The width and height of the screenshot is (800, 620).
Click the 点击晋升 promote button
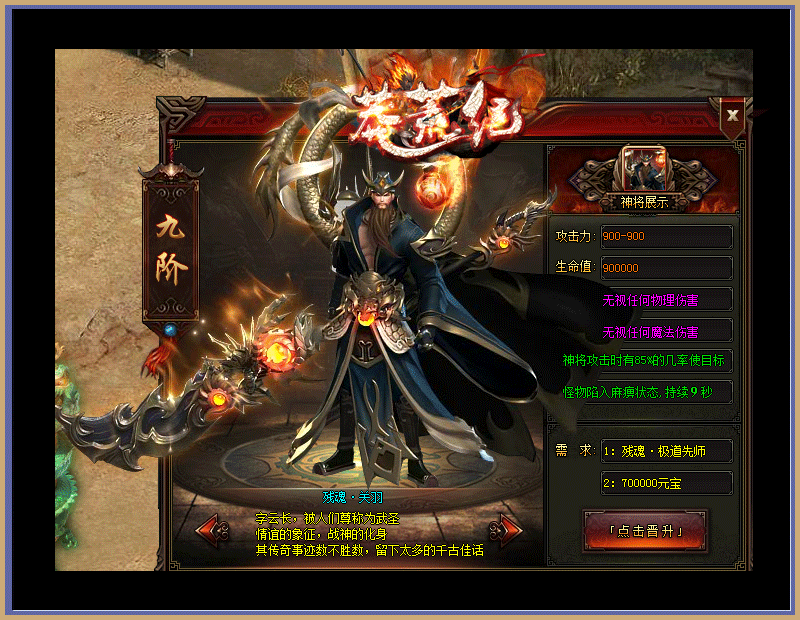coord(645,531)
